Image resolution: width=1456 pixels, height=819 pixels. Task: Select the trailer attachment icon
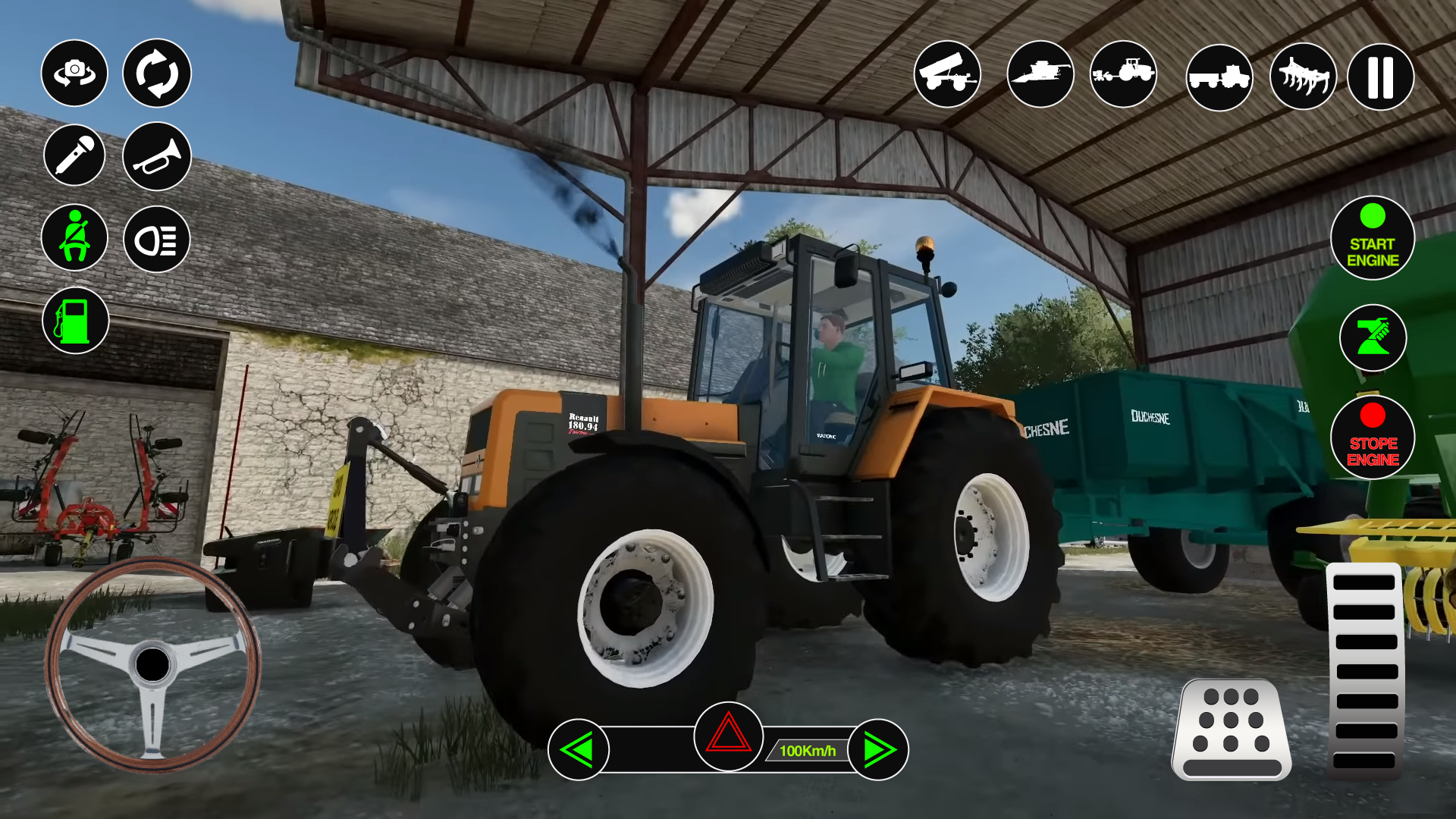949,74
